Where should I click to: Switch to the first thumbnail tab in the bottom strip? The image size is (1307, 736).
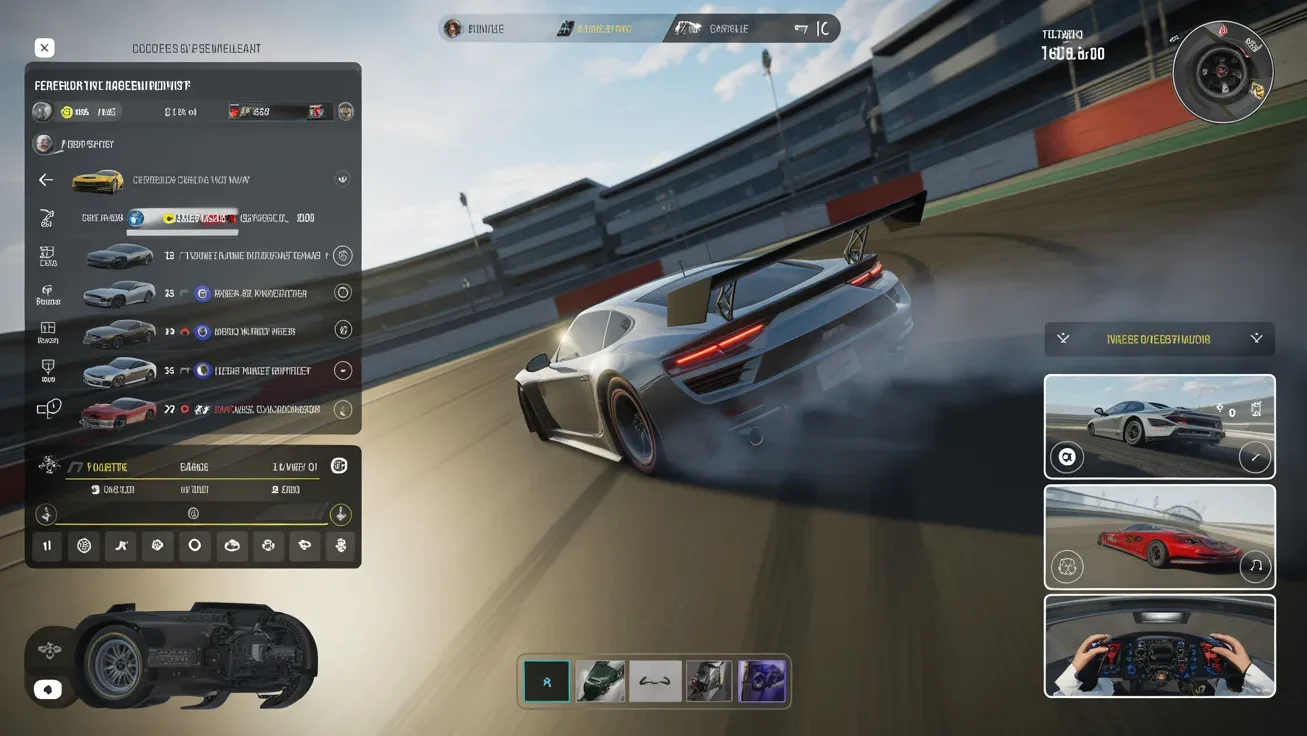tap(546, 681)
